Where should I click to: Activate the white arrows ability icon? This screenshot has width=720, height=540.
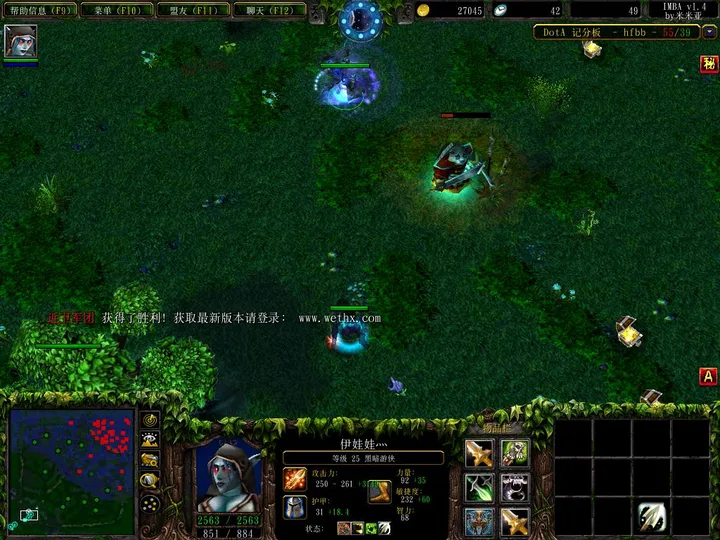[653, 517]
